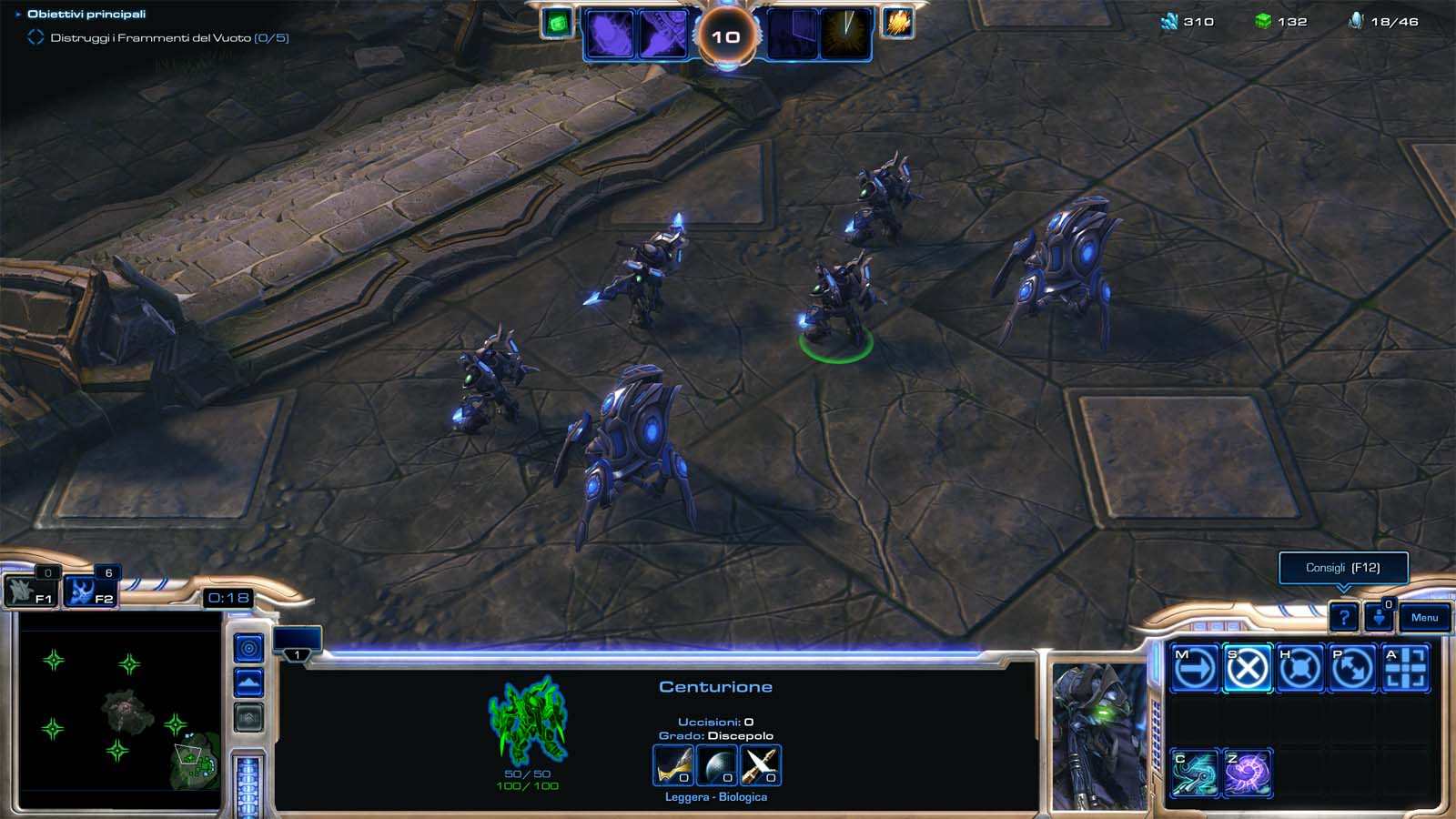Expand the Obiettivi principali objectives header
The width and height of the screenshot is (1456, 819).
tap(86, 14)
